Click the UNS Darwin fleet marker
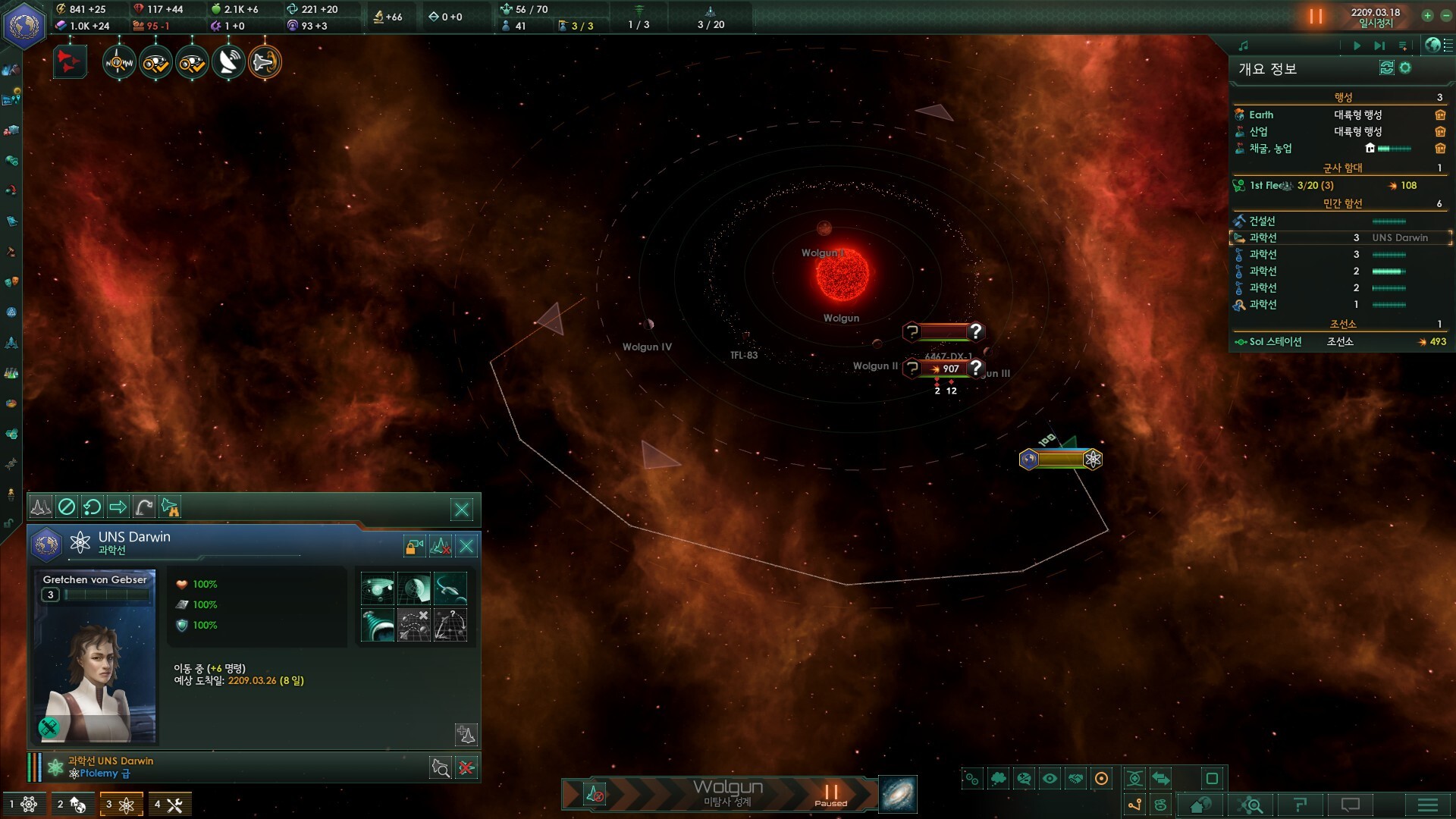 coord(1060,459)
